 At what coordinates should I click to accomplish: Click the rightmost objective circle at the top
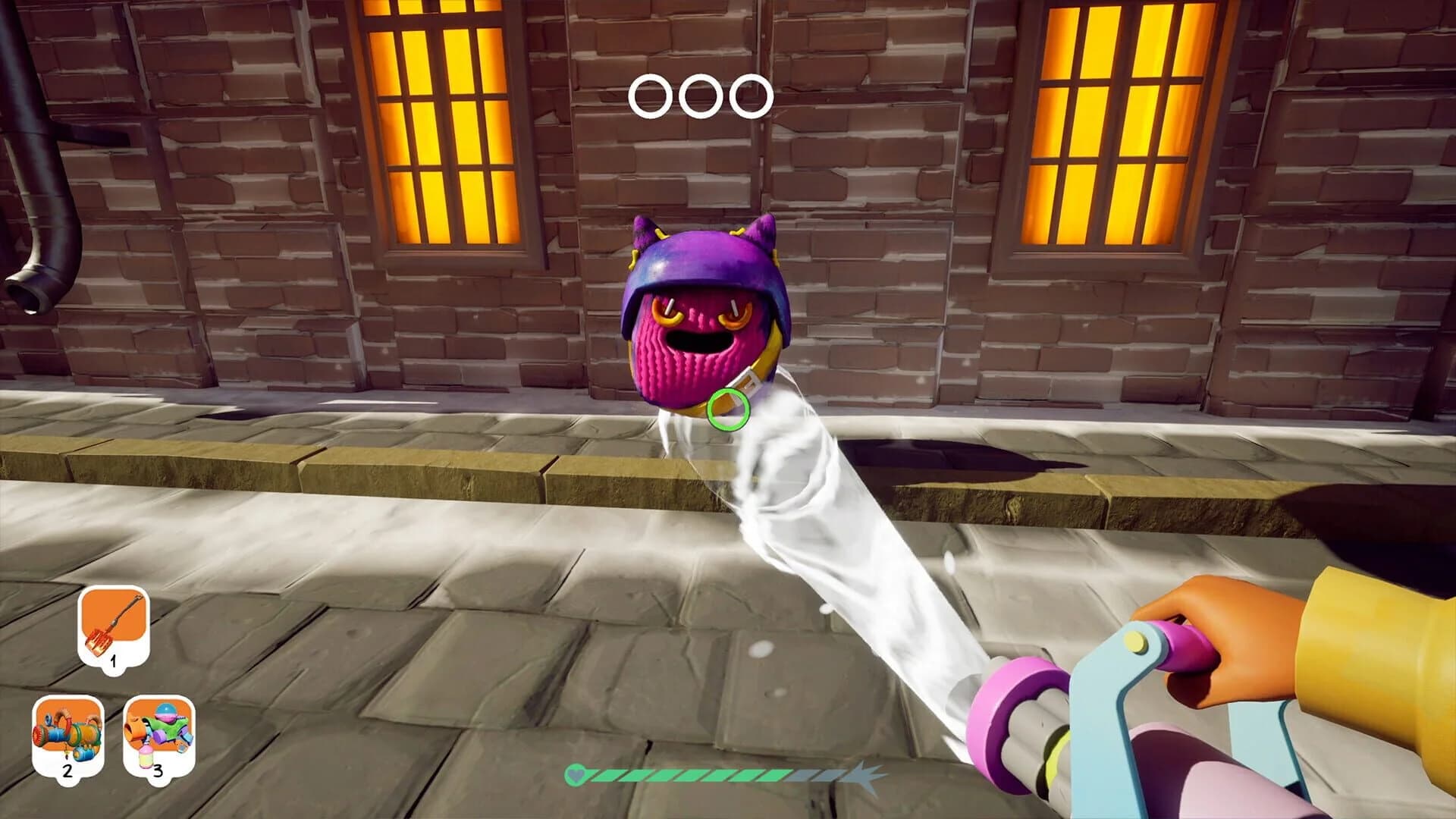pos(752,96)
